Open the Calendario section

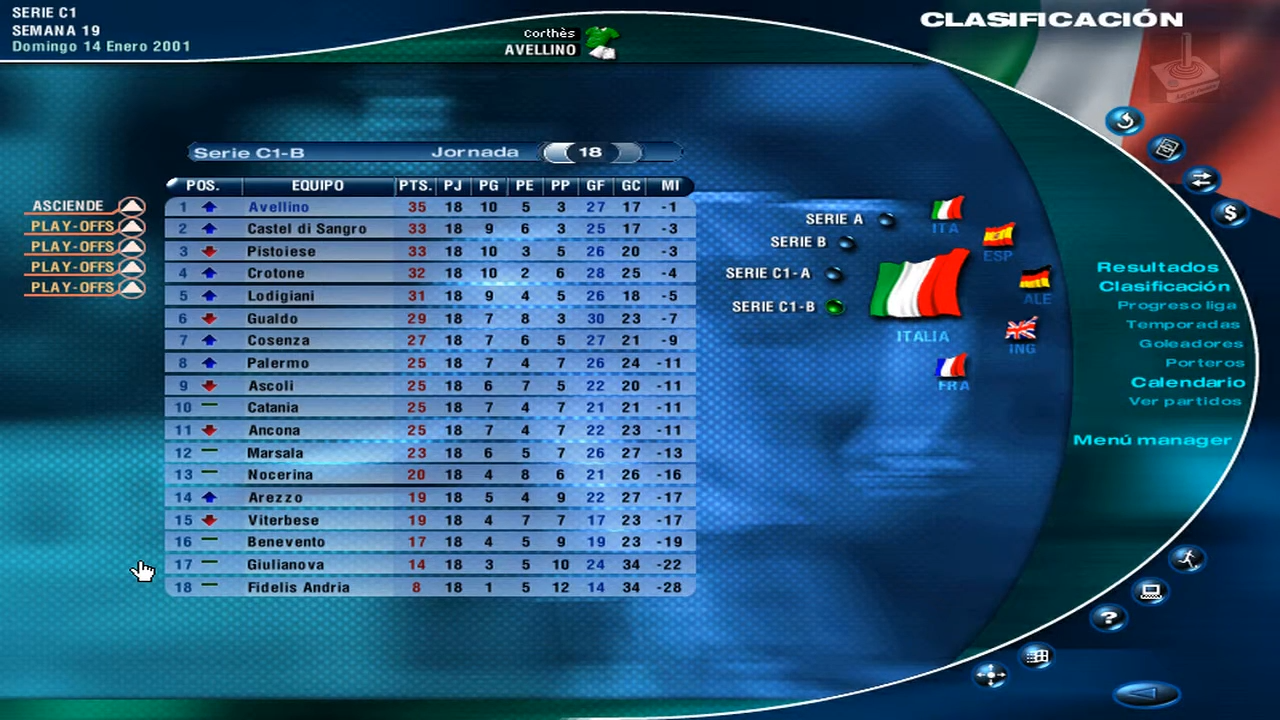tap(1186, 382)
